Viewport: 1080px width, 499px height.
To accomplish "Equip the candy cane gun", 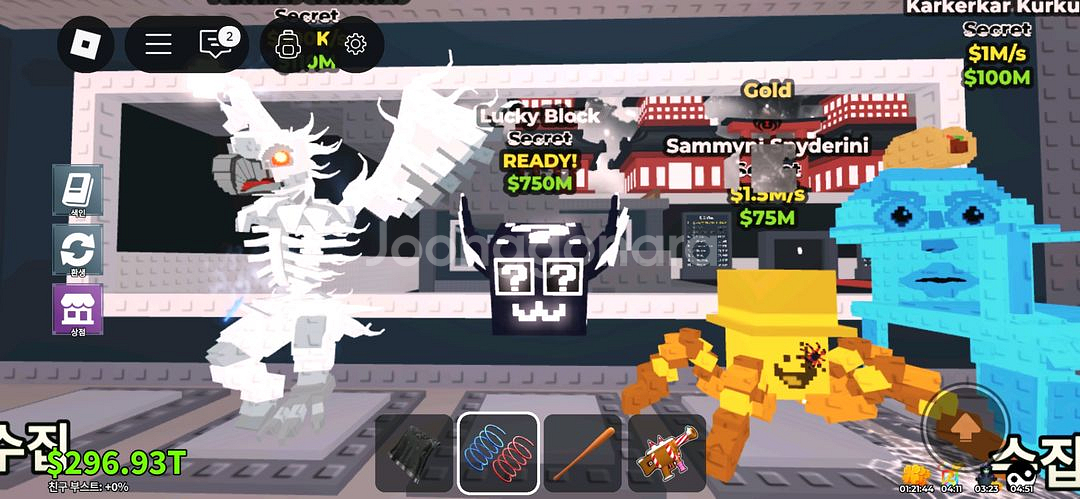I will click(x=666, y=454).
